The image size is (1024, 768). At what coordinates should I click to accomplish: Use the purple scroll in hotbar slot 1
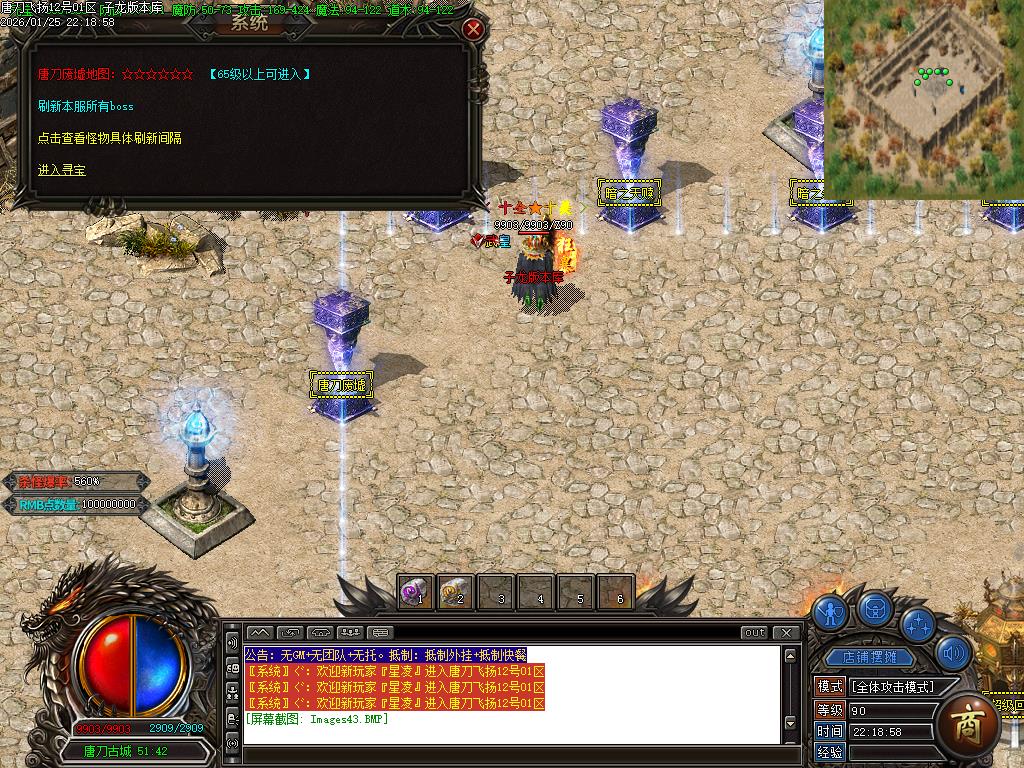coord(415,592)
